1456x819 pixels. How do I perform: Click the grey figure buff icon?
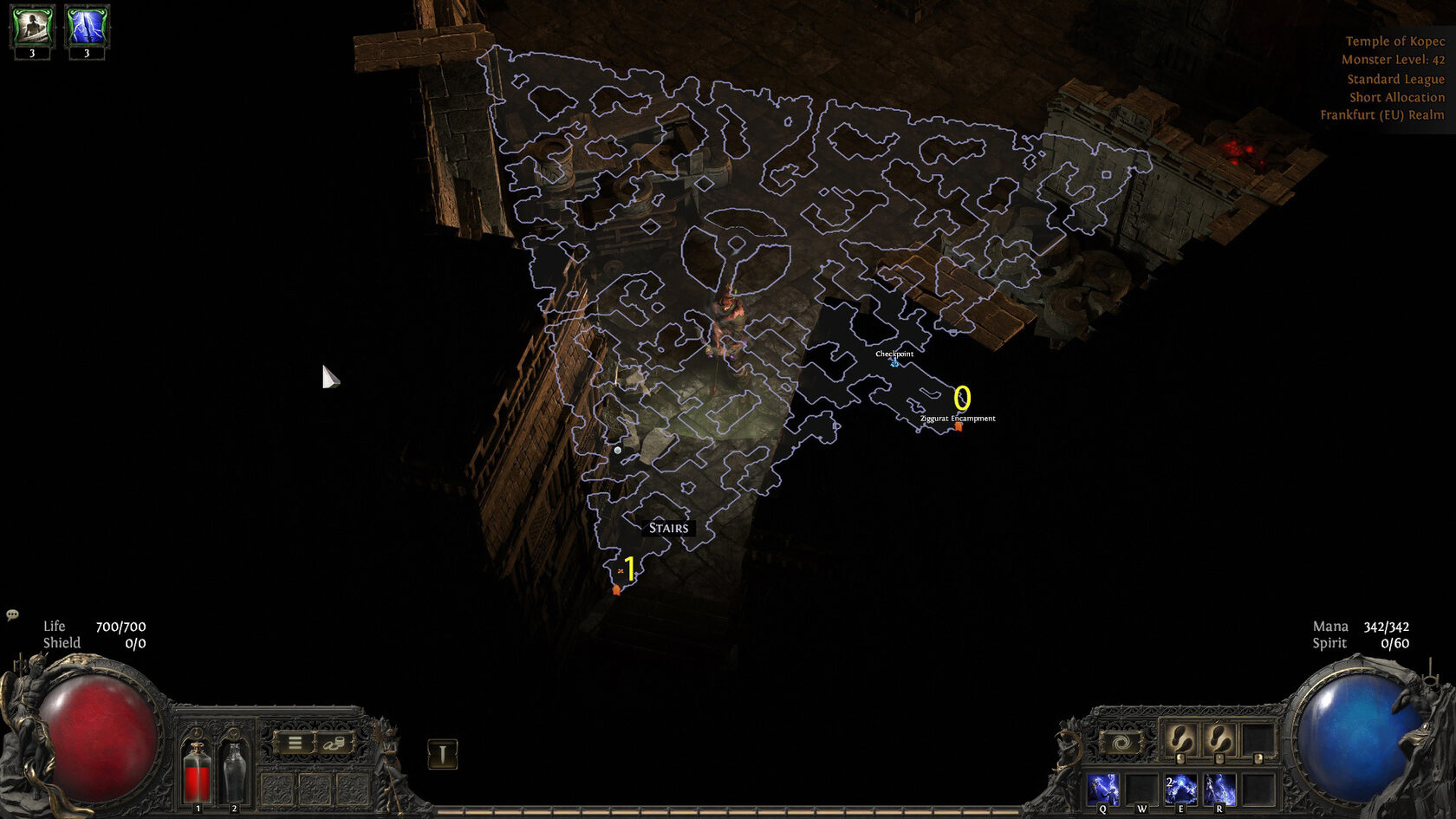pyautogui.click(x=32, y=27)
